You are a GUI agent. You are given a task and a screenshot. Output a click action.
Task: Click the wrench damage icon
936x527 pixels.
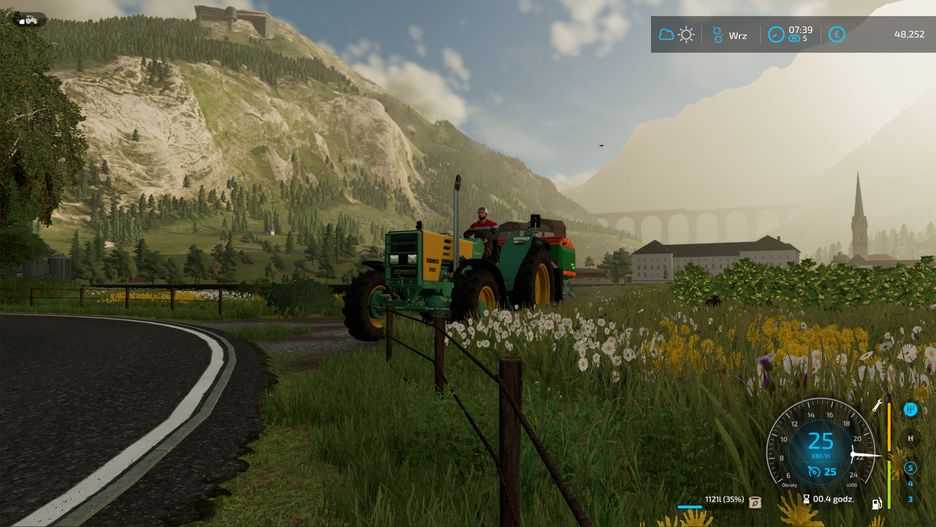click(x=878, y=405)
